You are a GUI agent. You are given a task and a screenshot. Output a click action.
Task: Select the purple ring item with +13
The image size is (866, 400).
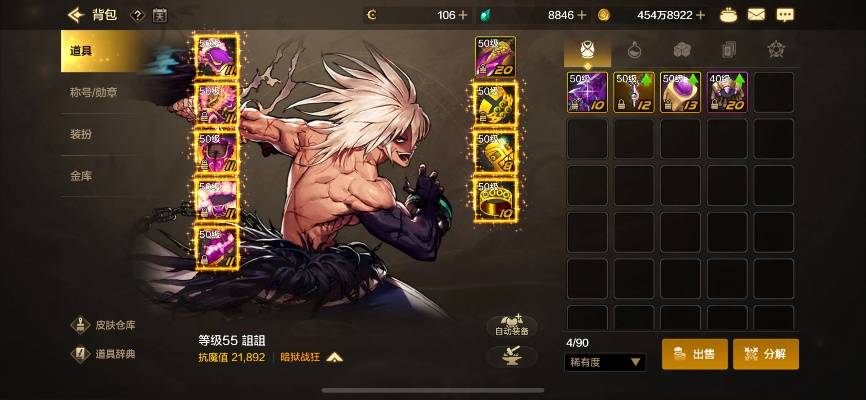coord(680,92)
